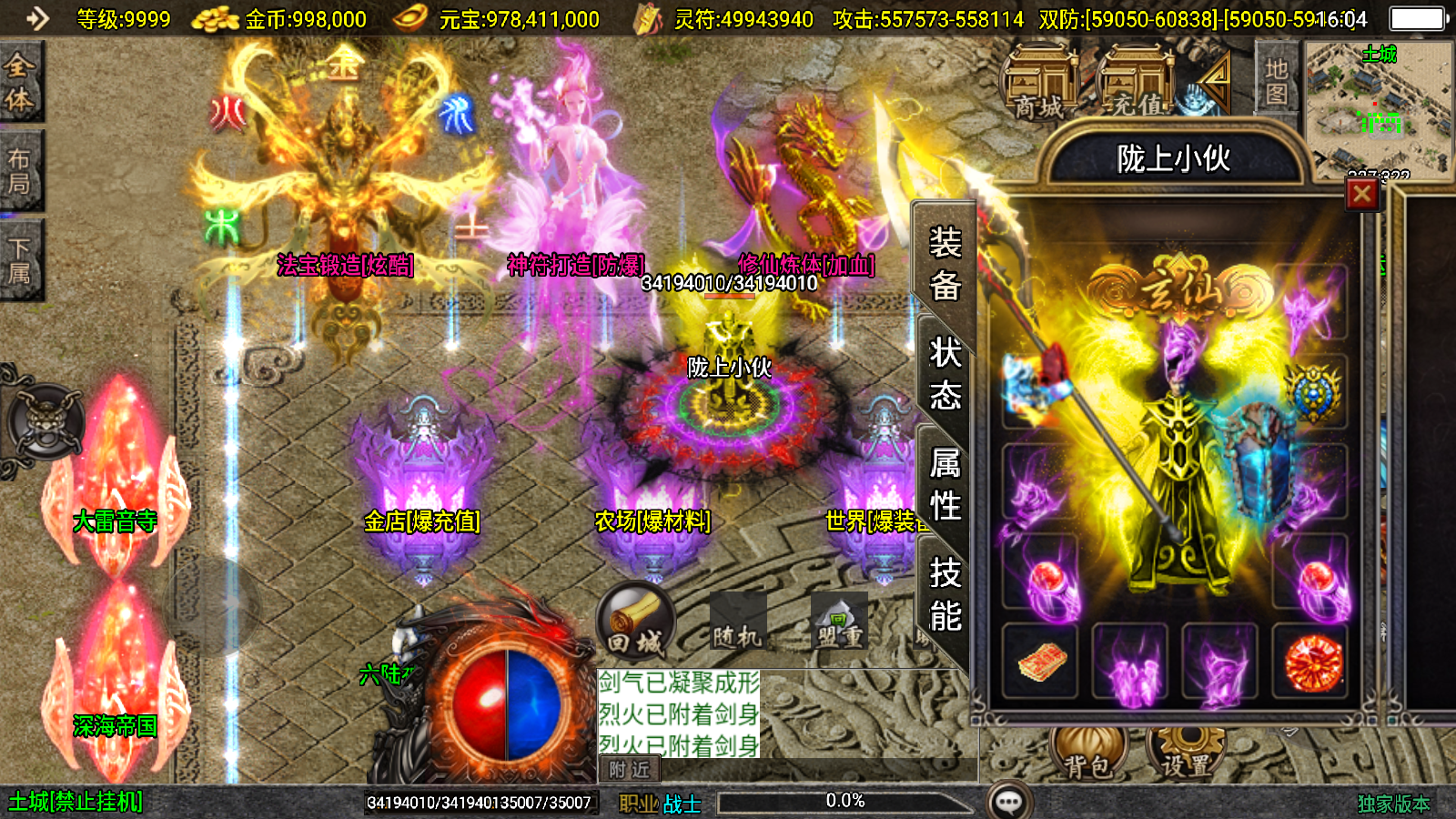Open the chat speech bubble button

[1009, 802]
